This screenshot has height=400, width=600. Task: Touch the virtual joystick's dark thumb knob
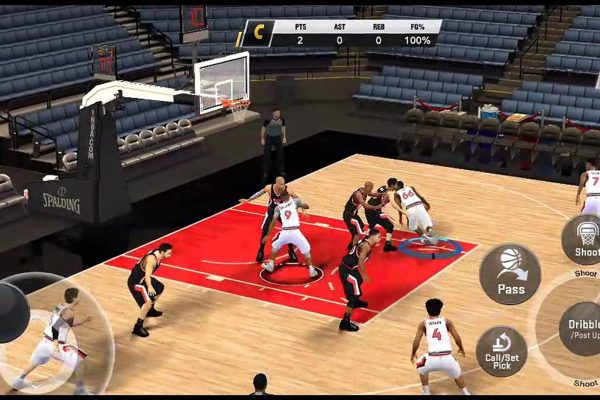(x=11, y=312)
